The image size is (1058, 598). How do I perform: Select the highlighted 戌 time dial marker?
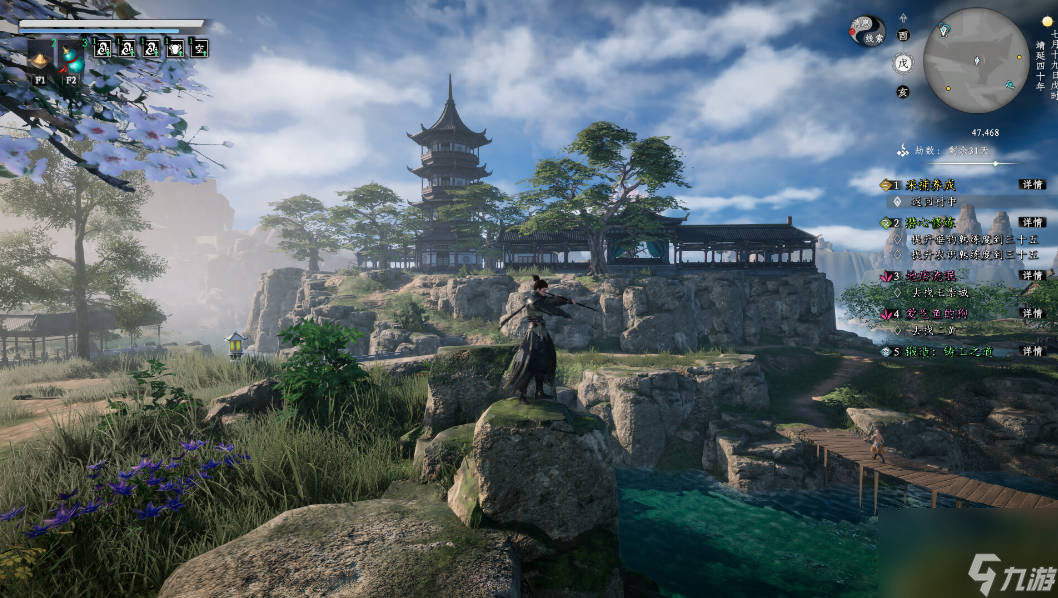tap(903, 62)
